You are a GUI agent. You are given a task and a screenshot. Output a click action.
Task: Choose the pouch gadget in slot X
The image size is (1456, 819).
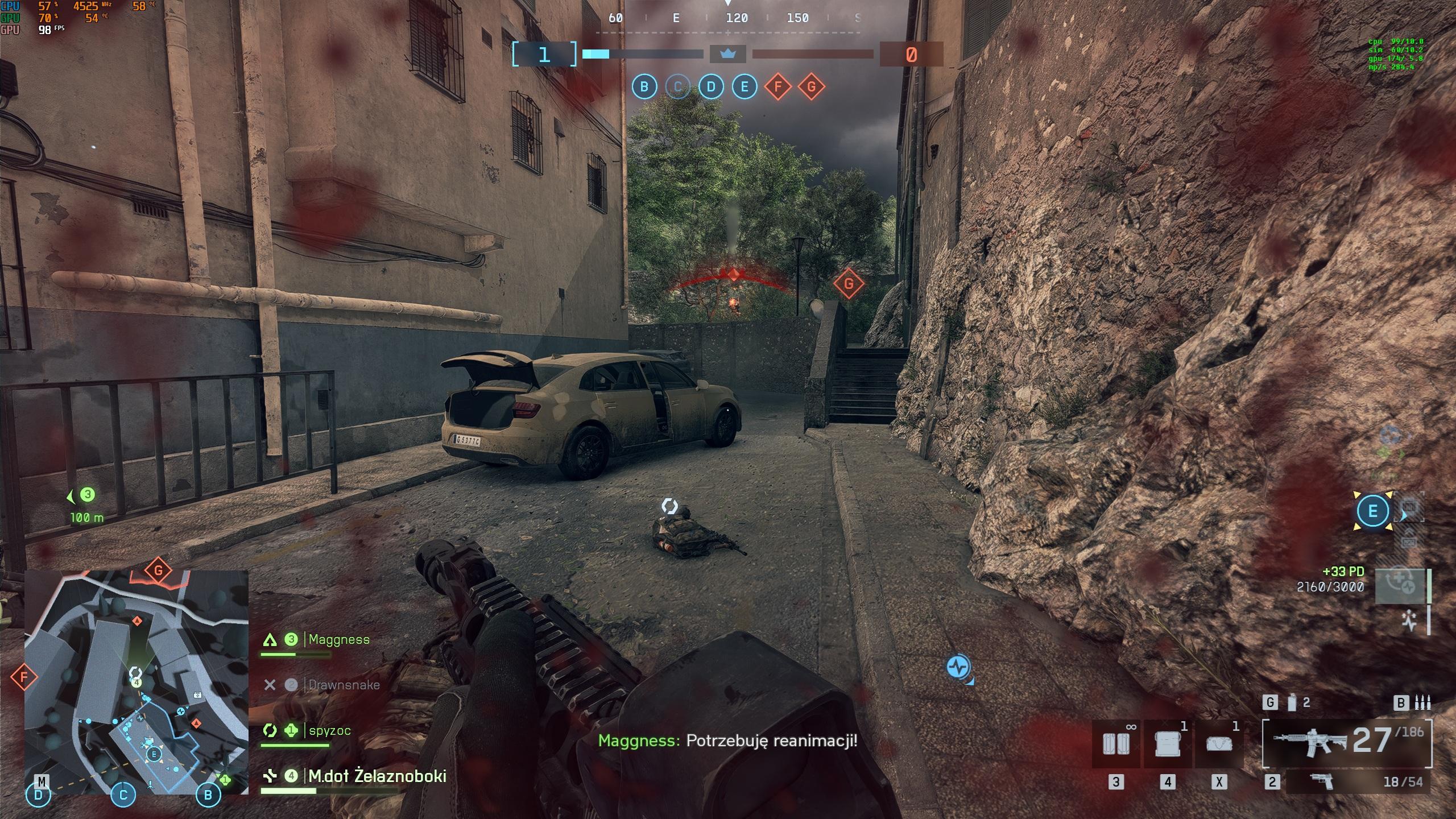[x=1219, y=744]
